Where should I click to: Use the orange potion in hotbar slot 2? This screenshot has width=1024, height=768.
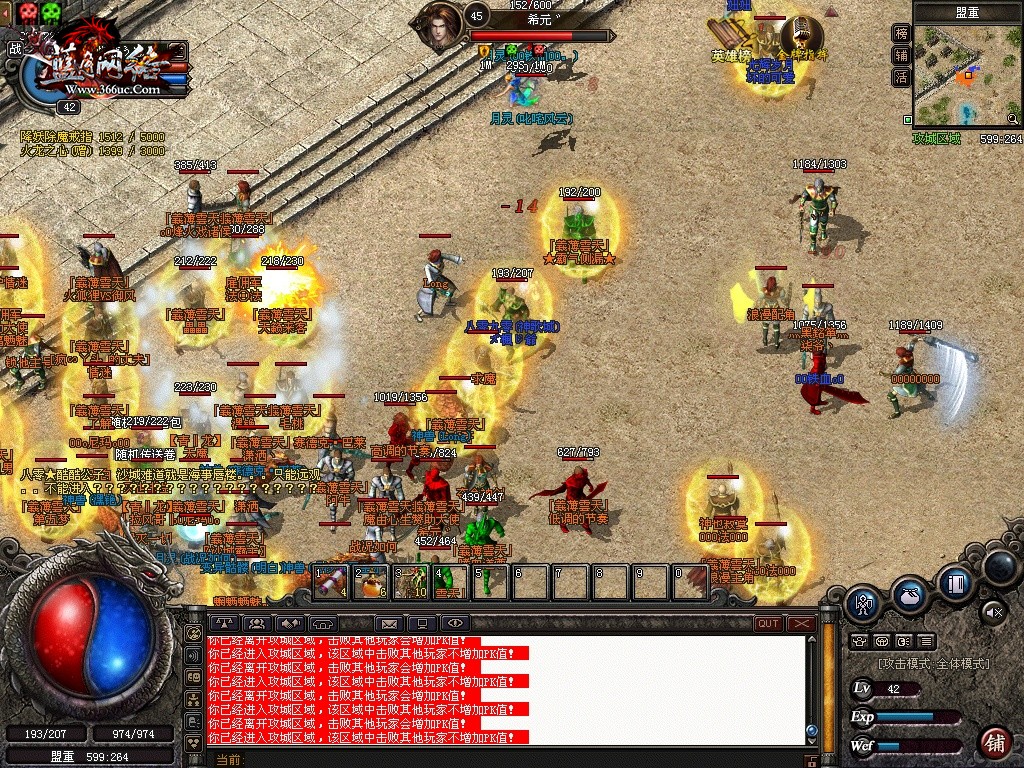(x=370, y=582)
